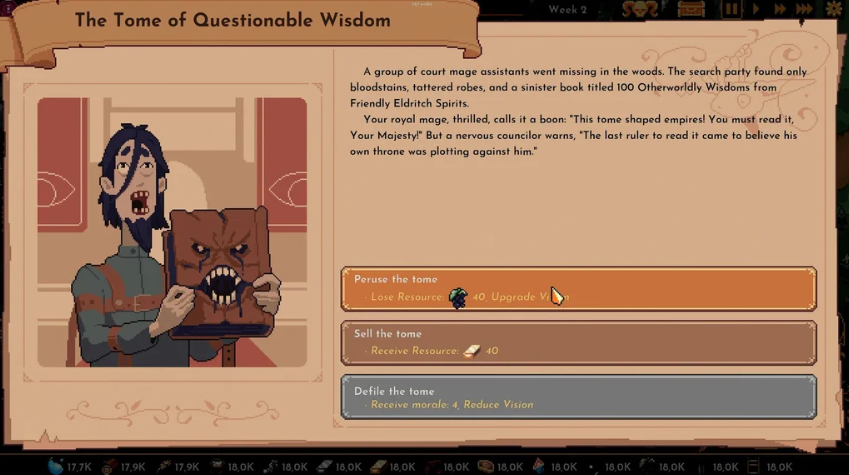
Task: Switch to double fast-forward speed
Action: 779,10
